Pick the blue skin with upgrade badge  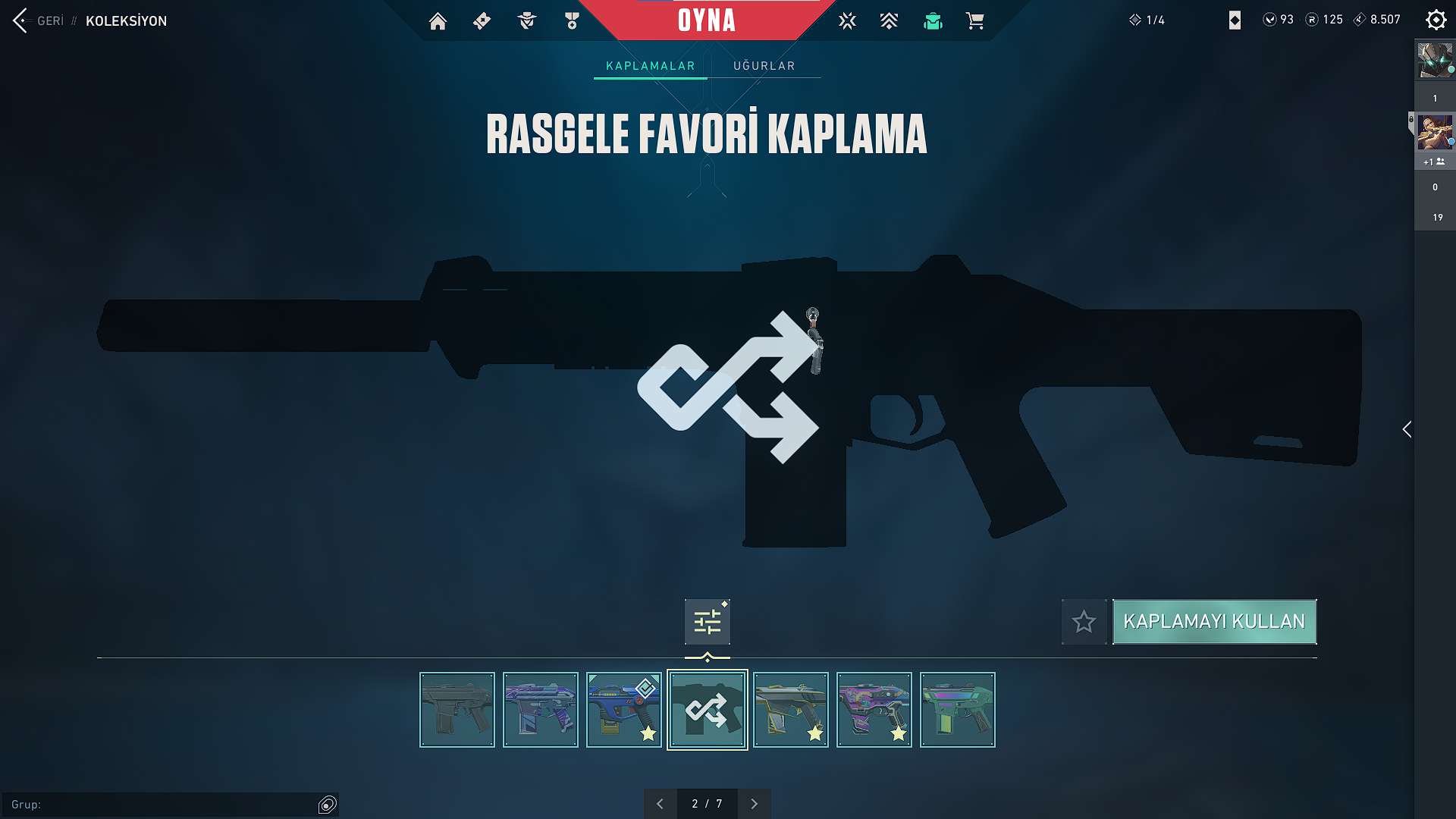coord(623,710)
